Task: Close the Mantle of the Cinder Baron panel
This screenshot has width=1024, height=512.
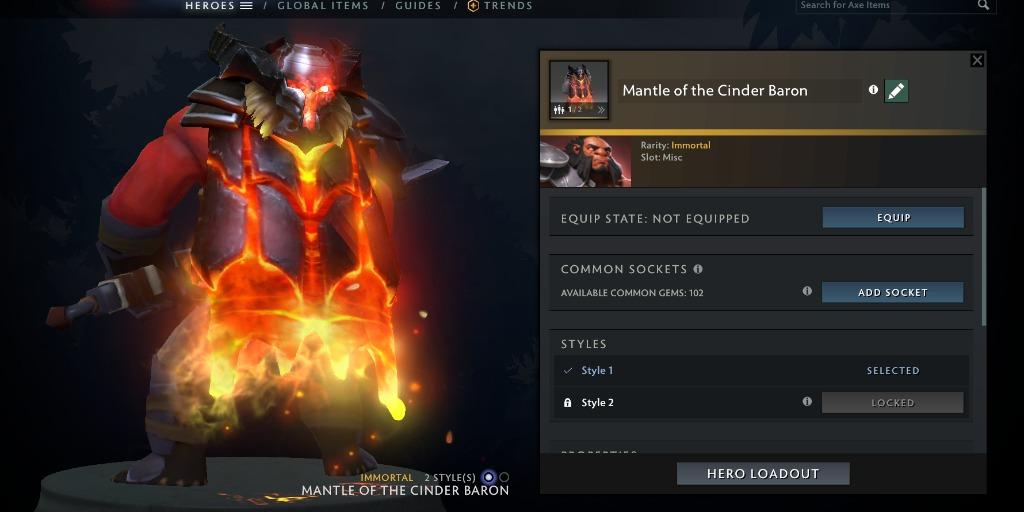Action: tap(977, 60)
